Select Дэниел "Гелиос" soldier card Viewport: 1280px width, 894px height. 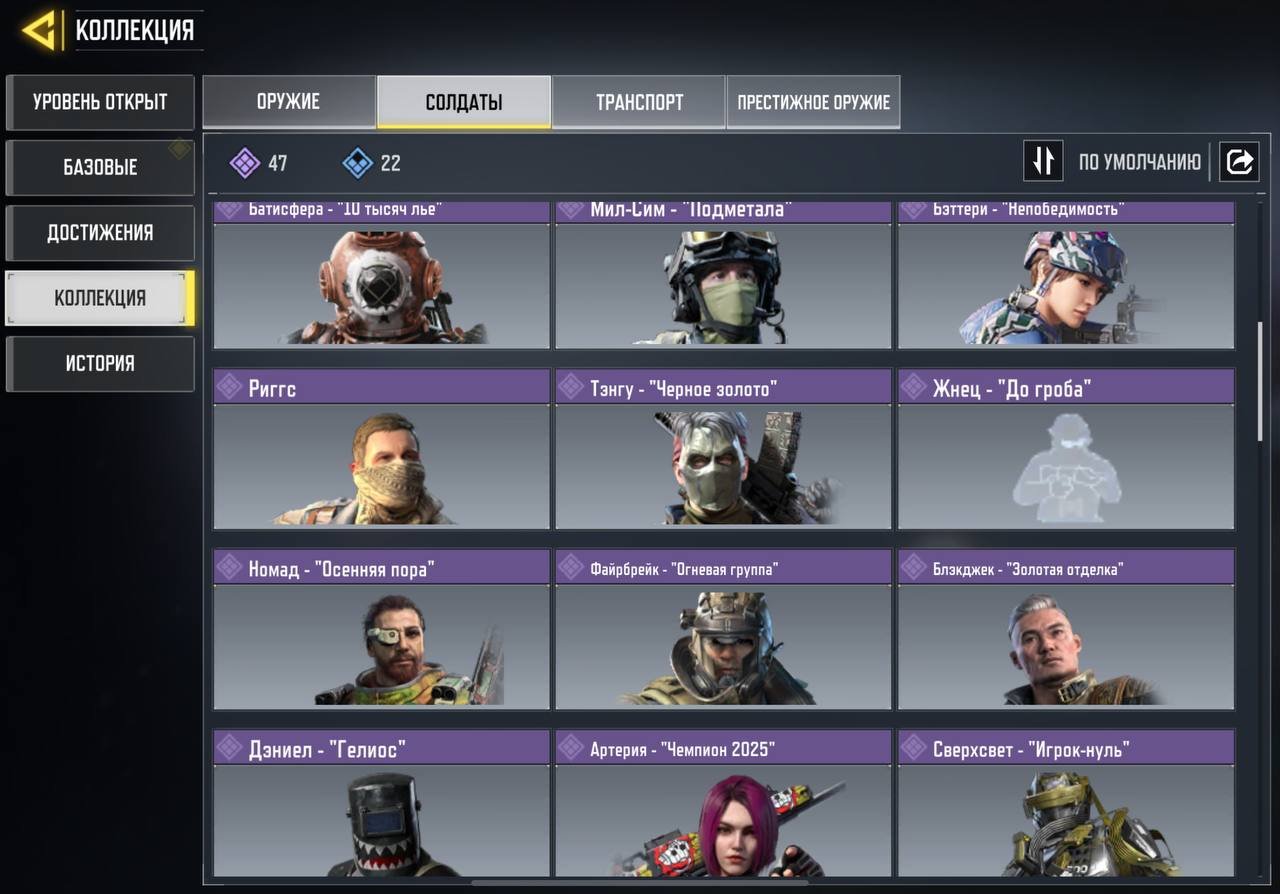pyautogui.click(x=381, y=805)
